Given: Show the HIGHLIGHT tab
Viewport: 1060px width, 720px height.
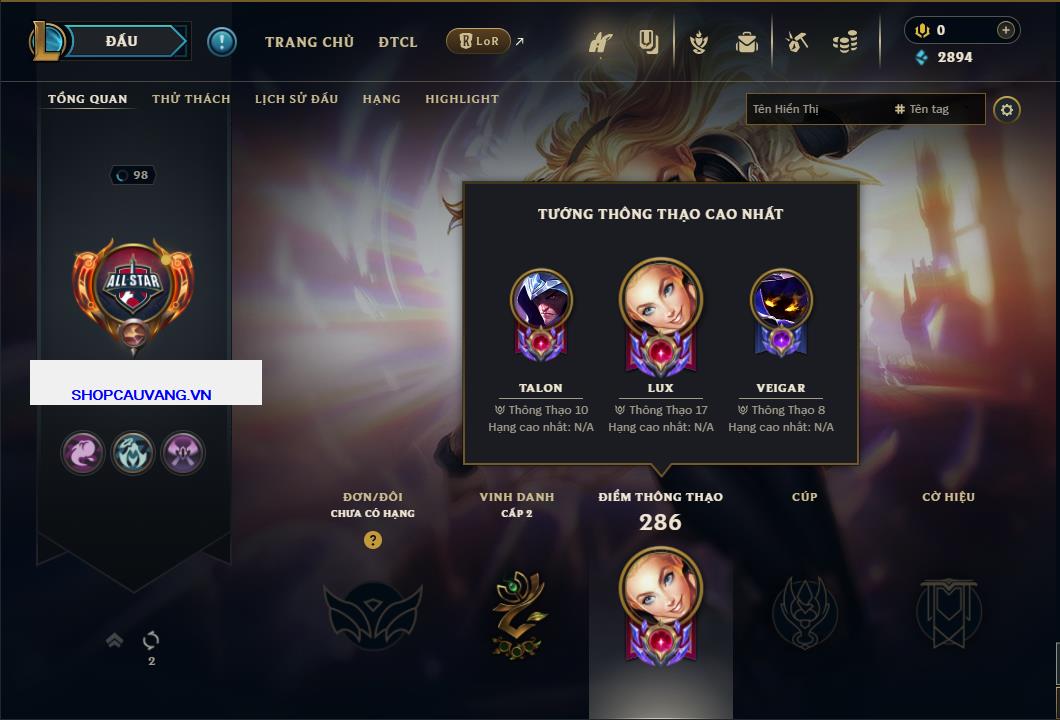Looking at the screenshot, I should point(462,99).
